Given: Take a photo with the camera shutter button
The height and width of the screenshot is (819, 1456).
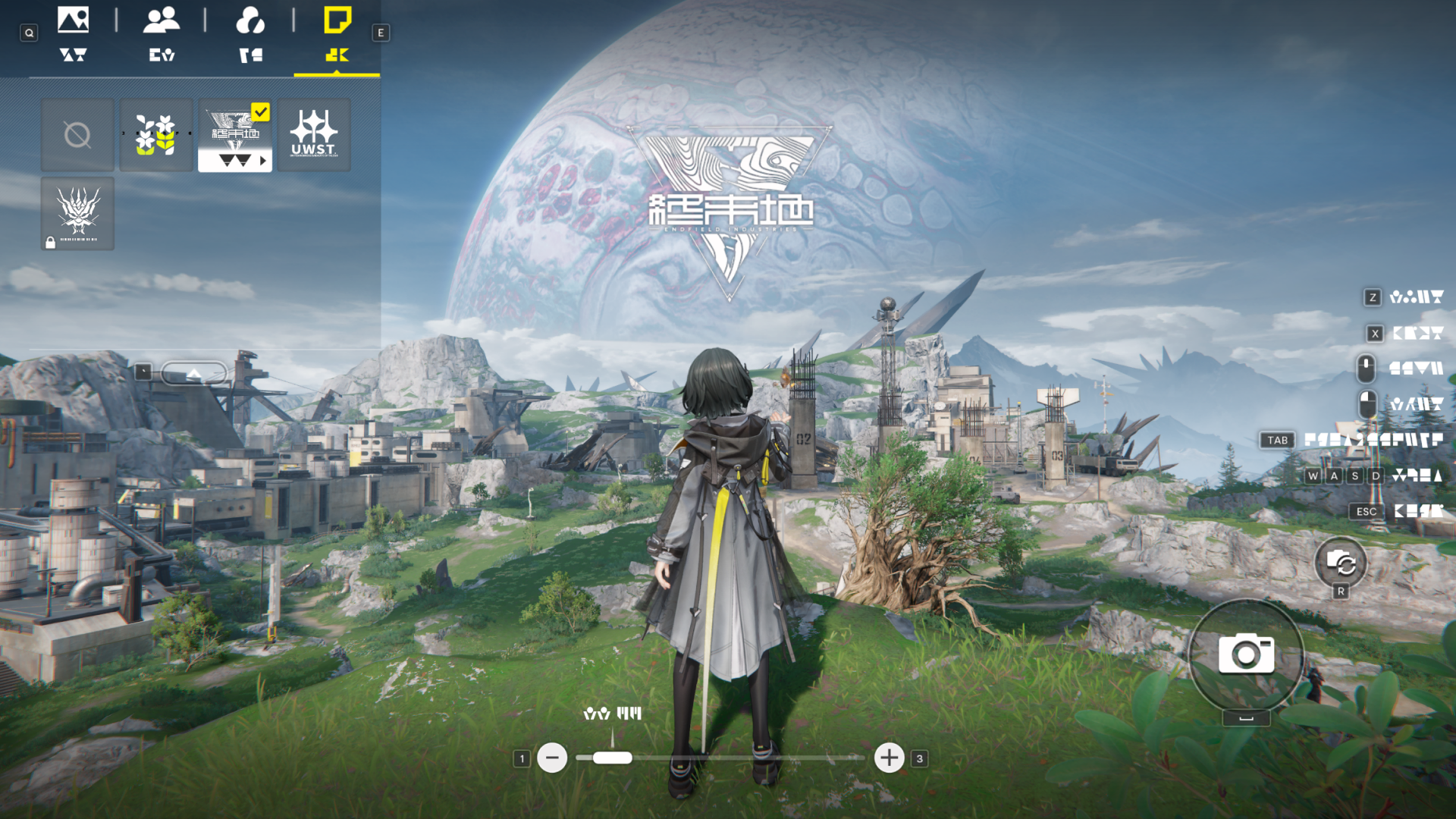Looking at the screenshot, I should (x=1246, y=654).
